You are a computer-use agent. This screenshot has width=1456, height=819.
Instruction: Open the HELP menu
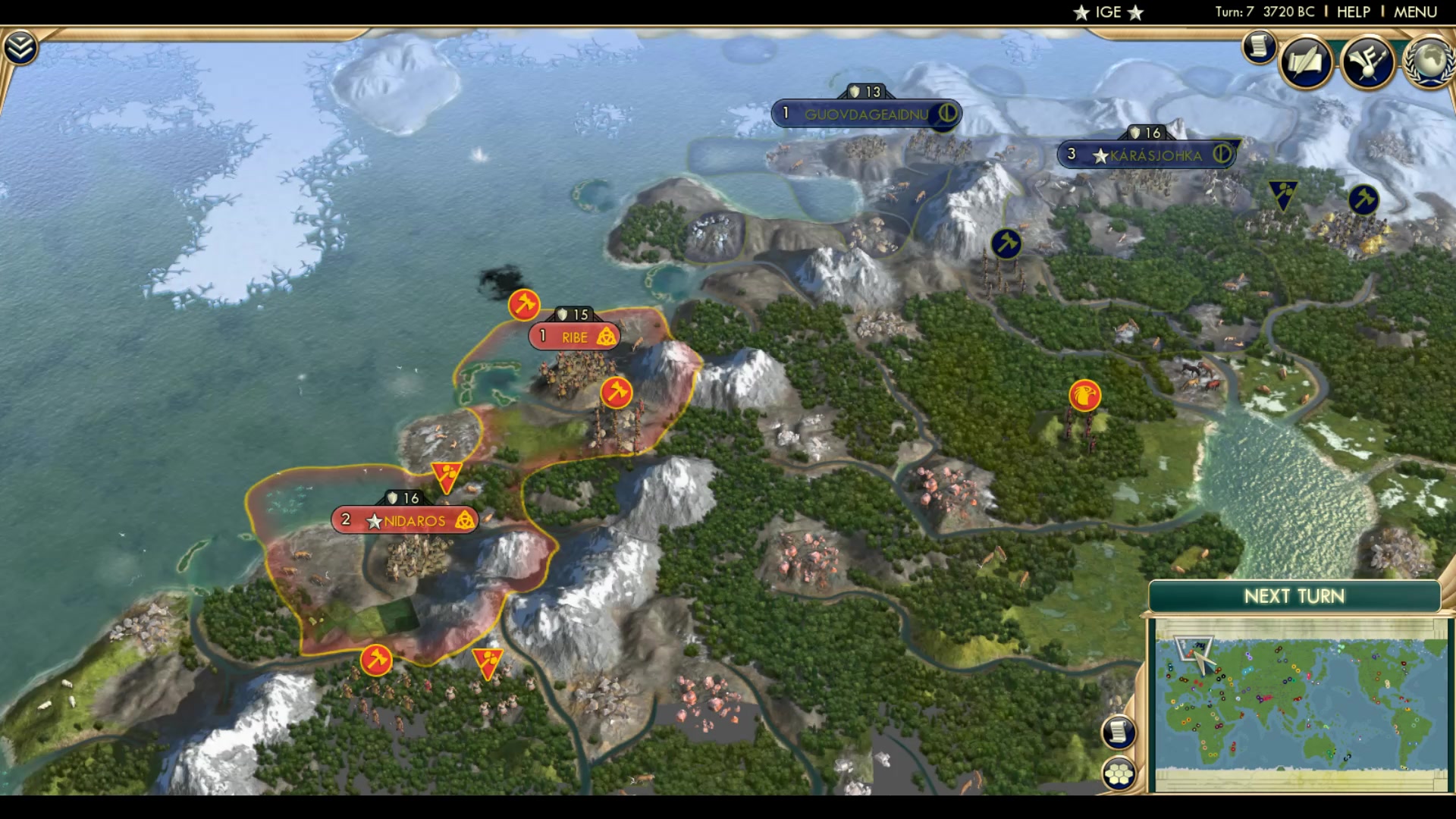point(1353,11)
